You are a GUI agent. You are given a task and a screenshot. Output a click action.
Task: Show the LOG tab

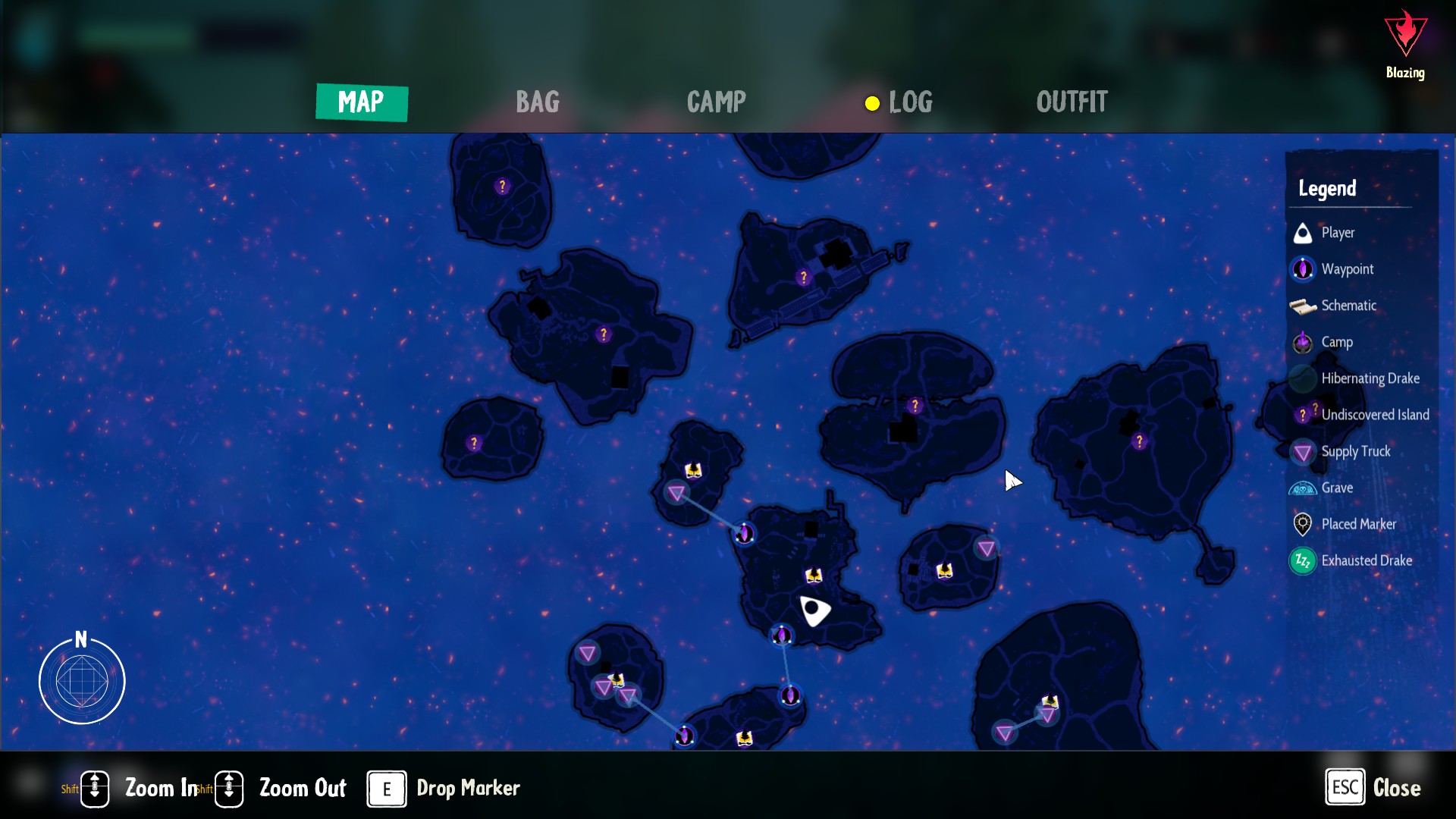(909, 102)
